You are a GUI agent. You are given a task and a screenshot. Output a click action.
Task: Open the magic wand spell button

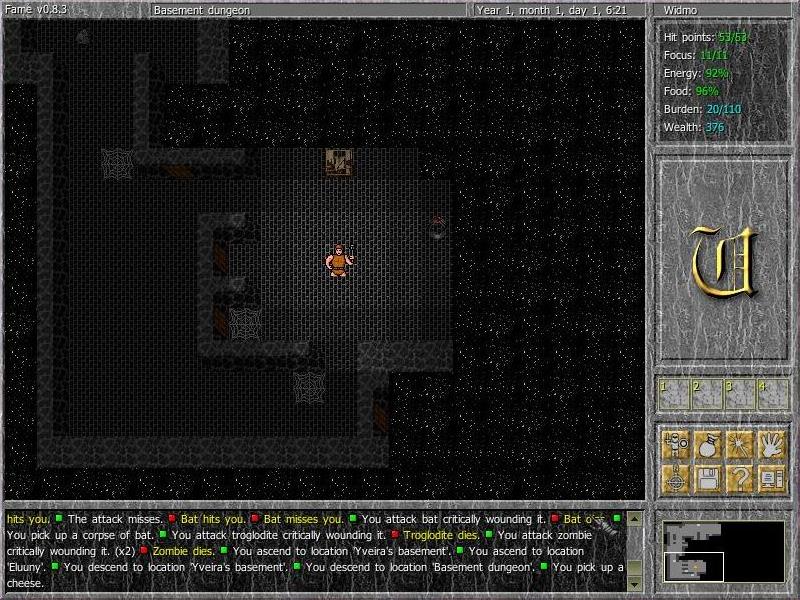pyautogui.click(x=739, y=443)
